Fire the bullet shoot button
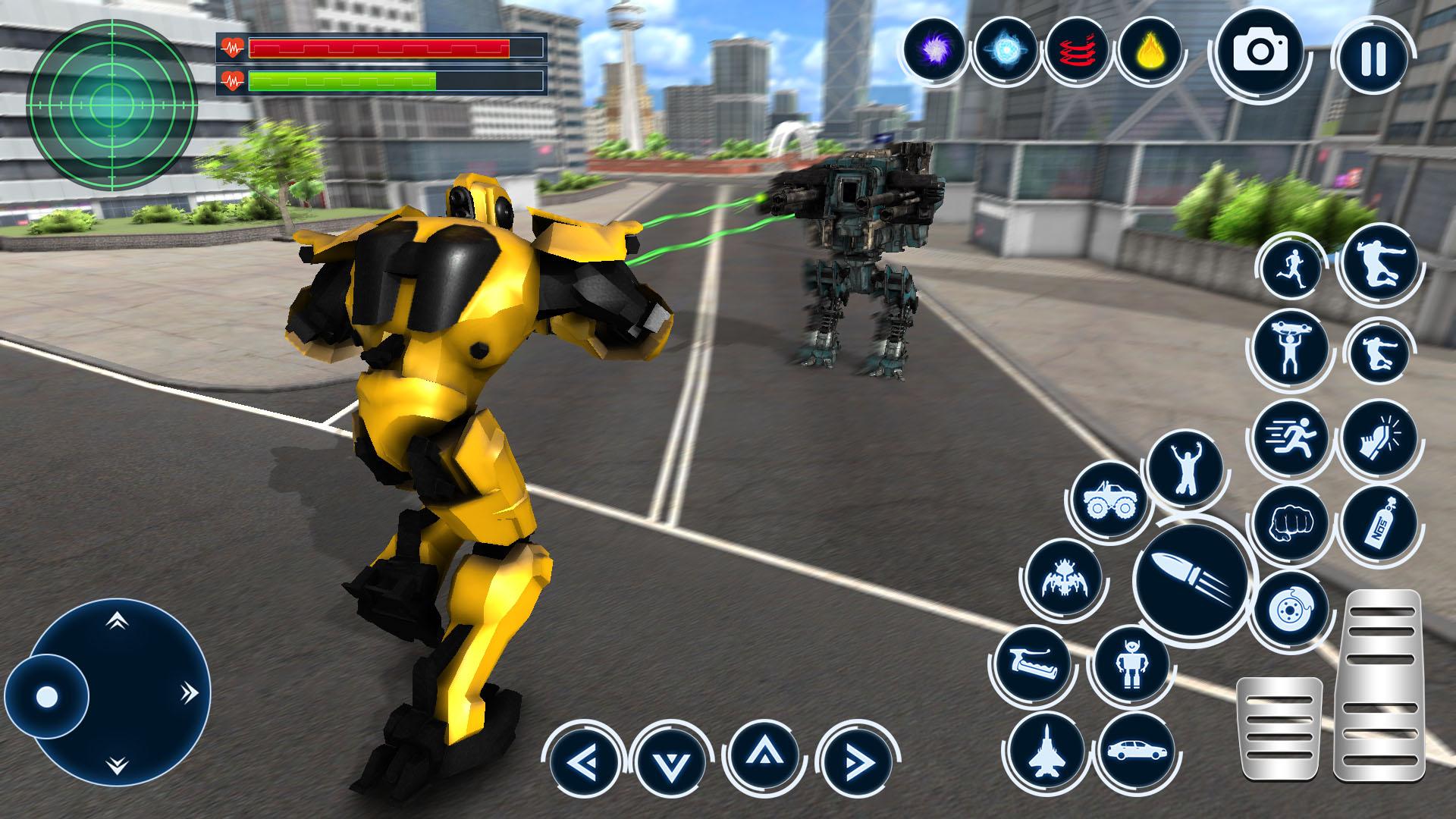This screenshot has height=819, width=1456. coord(1191,582)
